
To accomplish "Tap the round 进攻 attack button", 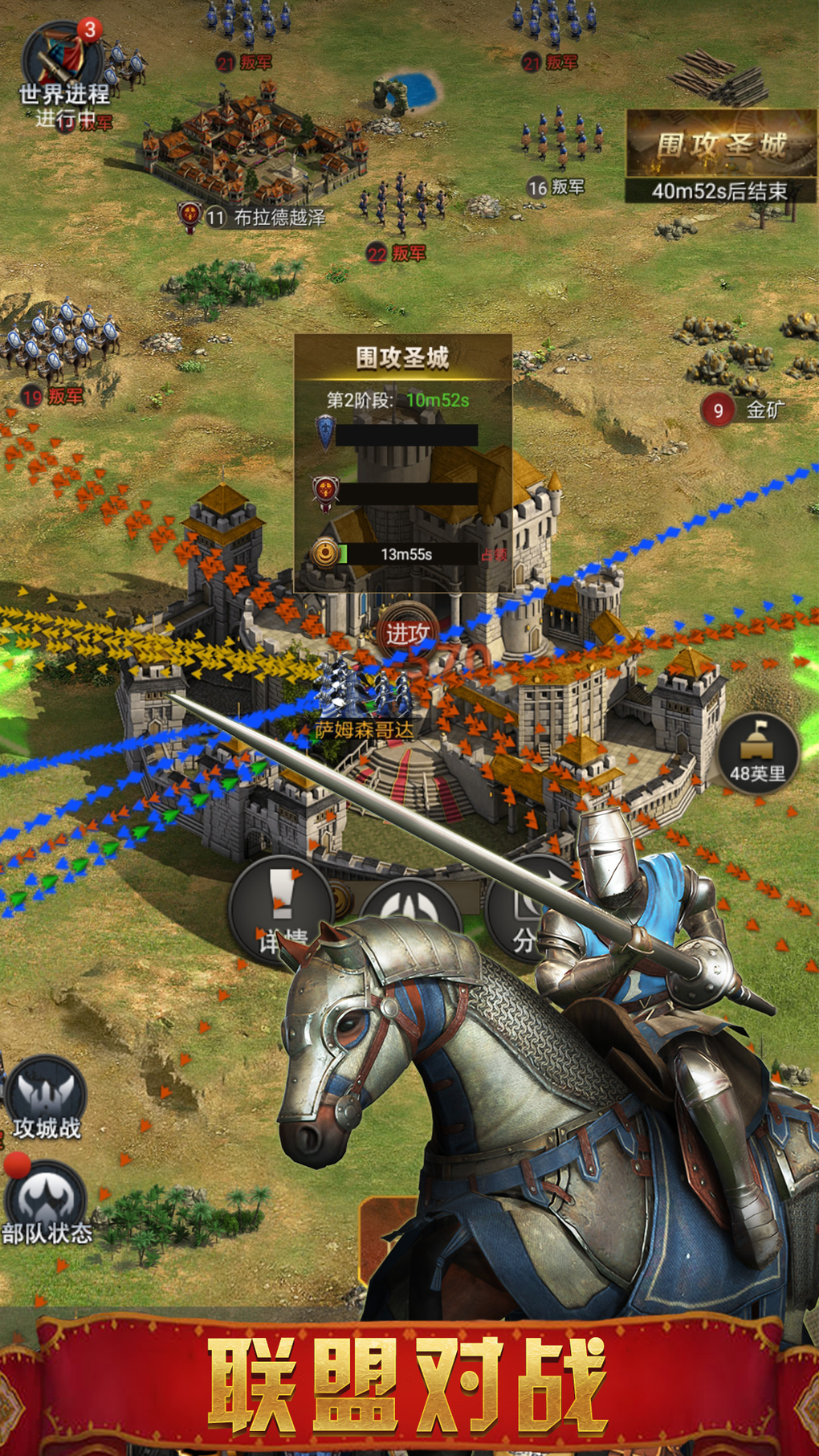I will click(x=407, y=632).
